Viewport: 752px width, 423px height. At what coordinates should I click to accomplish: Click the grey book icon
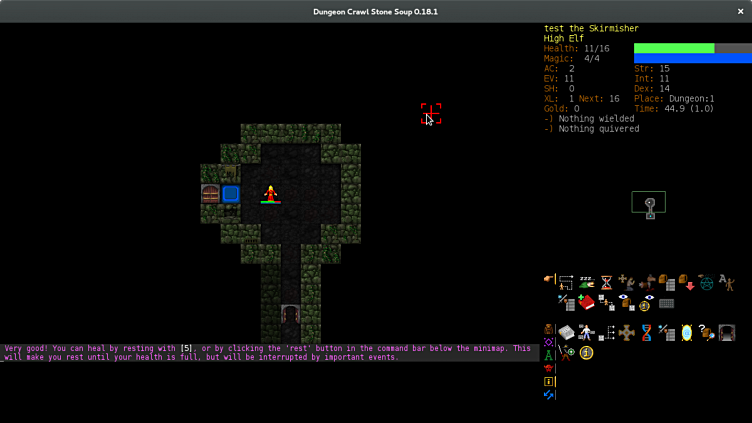click(x=566, y=333)
